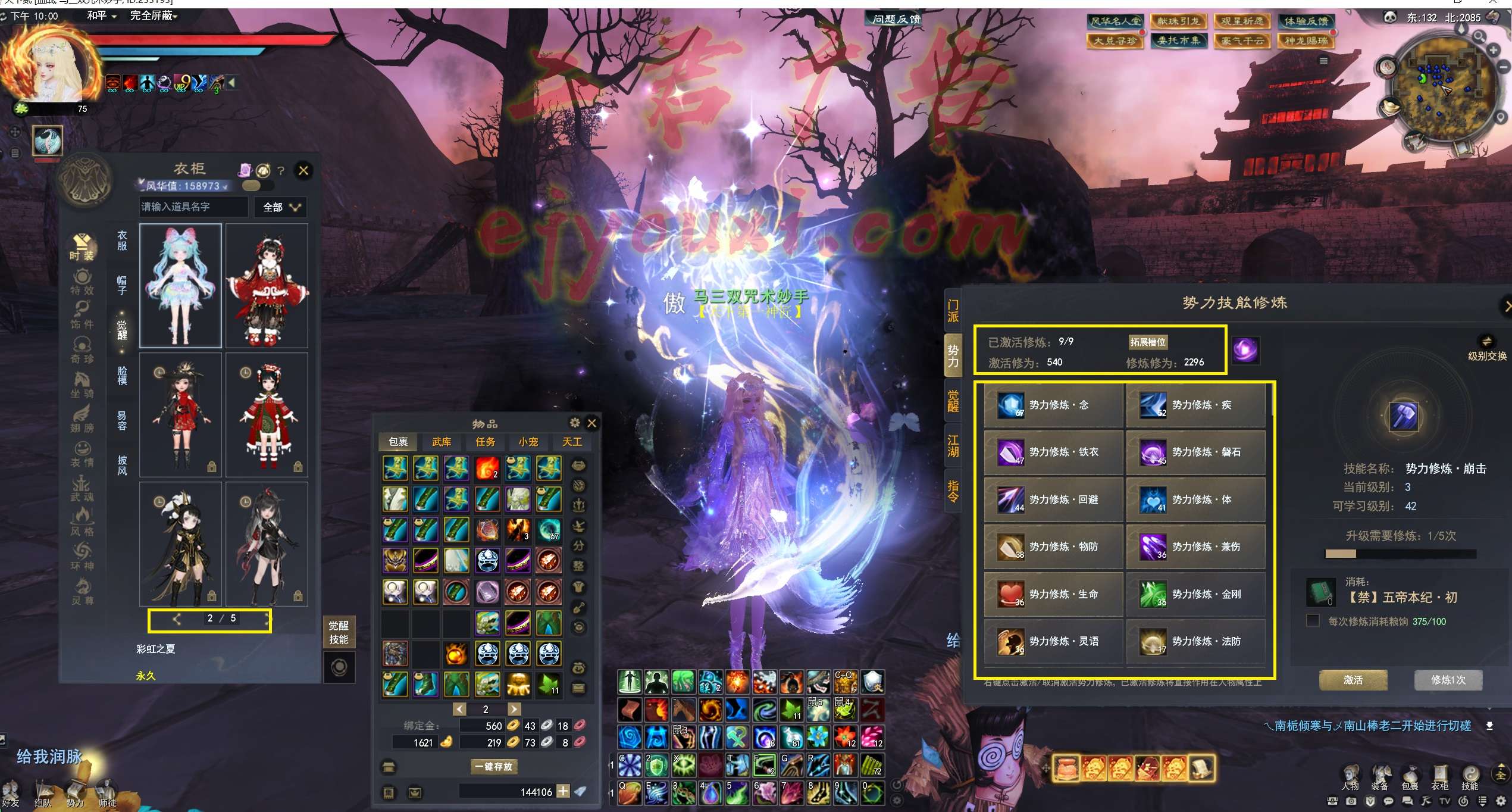Open the 级别交换 function
1512x812 pixels.
click(x=1486, y=349)
